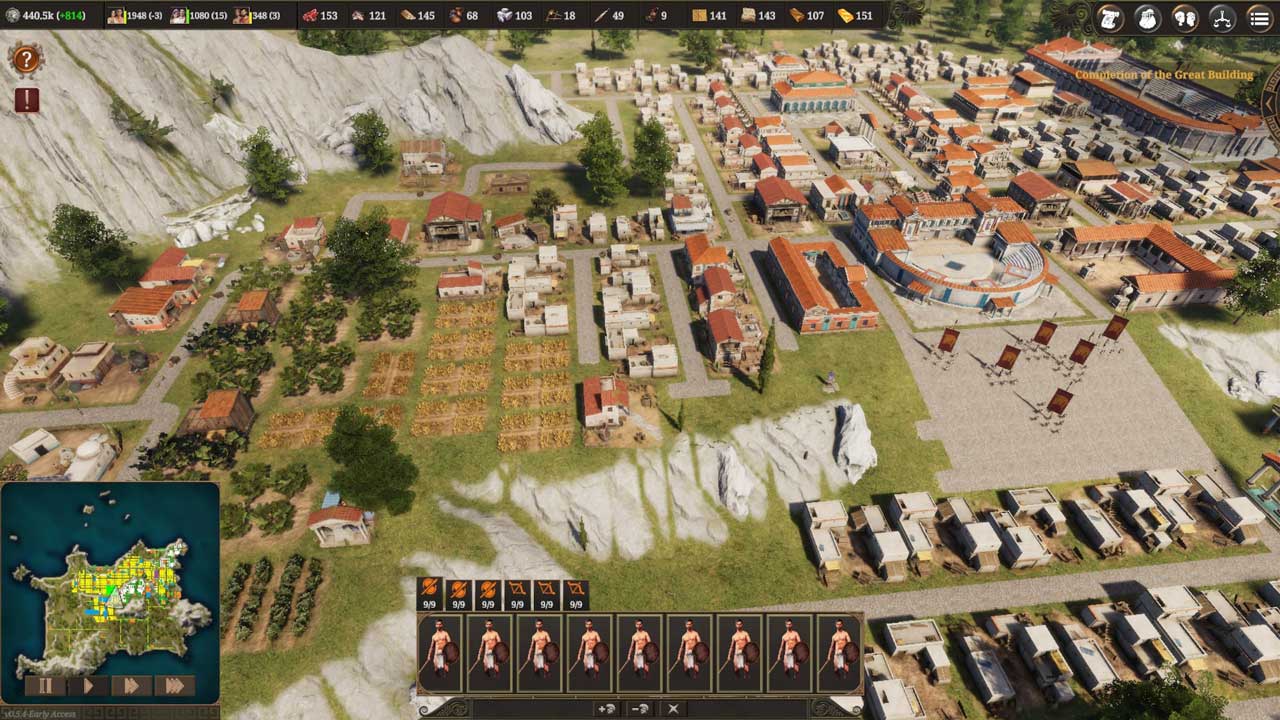Select the first spear-and-shield squad tab

(429, 594)
